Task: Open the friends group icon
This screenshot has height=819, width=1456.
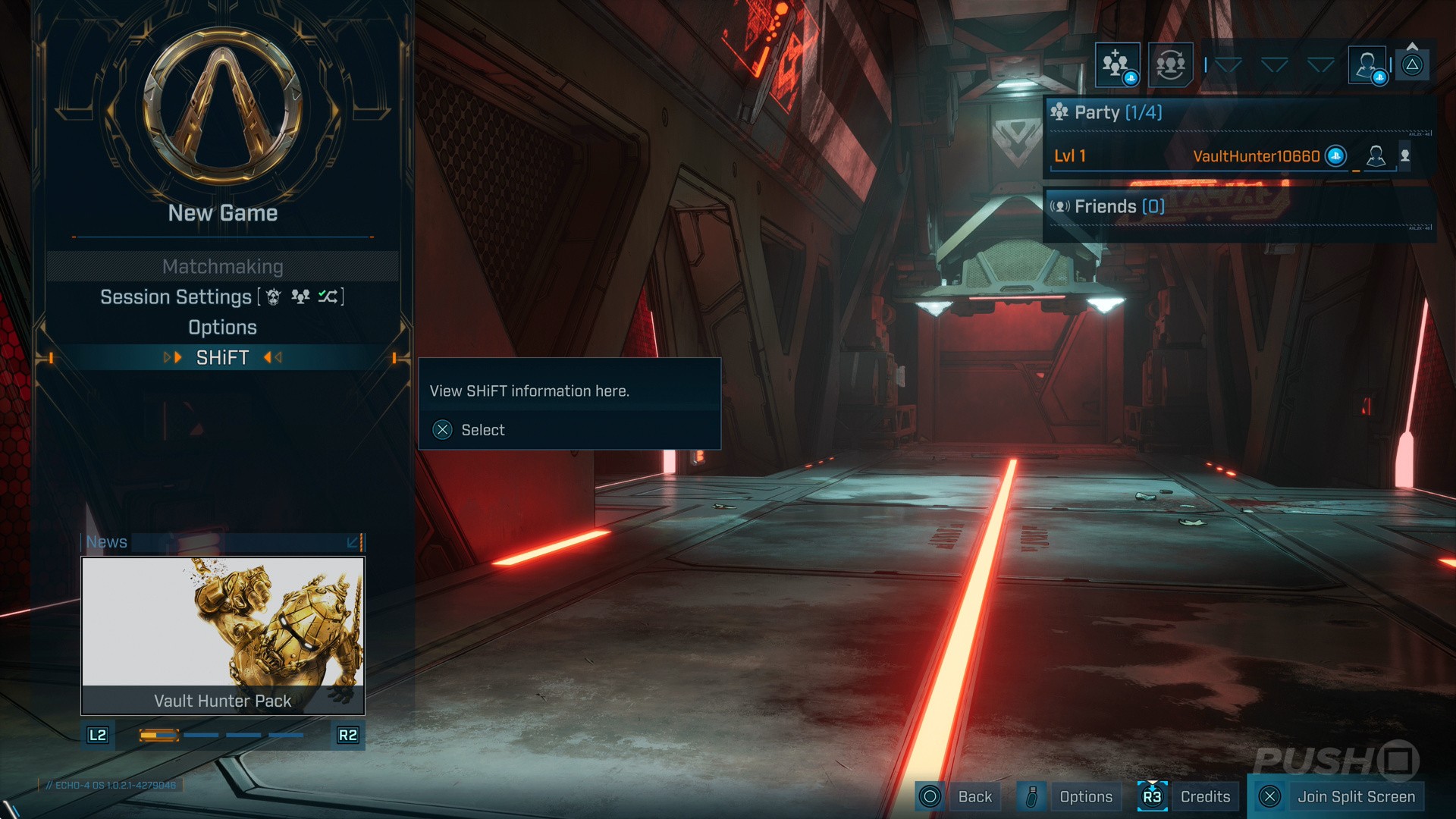Action: (x=1170, y=65)
